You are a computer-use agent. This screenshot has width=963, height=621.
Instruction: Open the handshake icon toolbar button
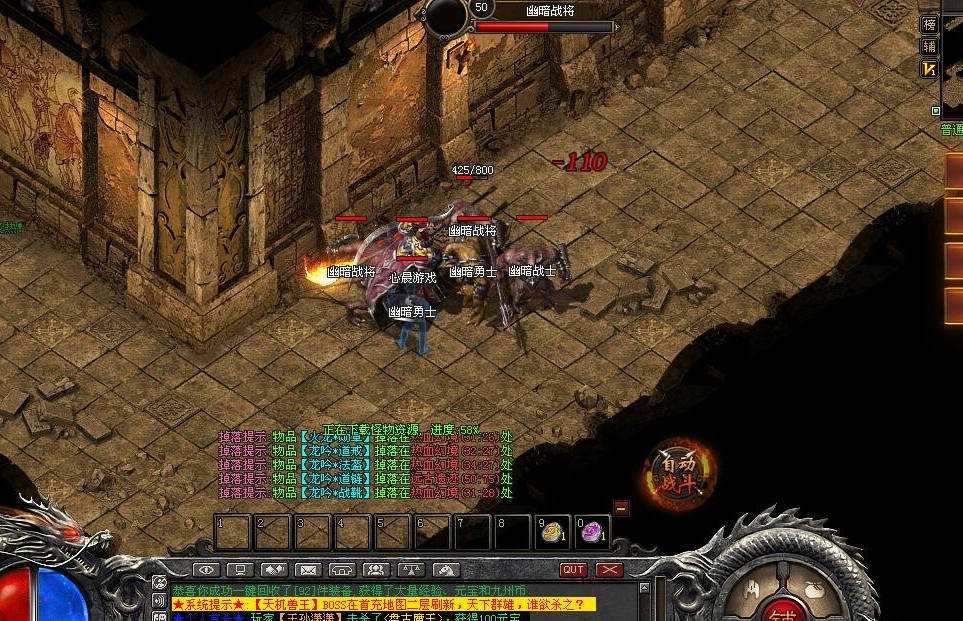273,570
